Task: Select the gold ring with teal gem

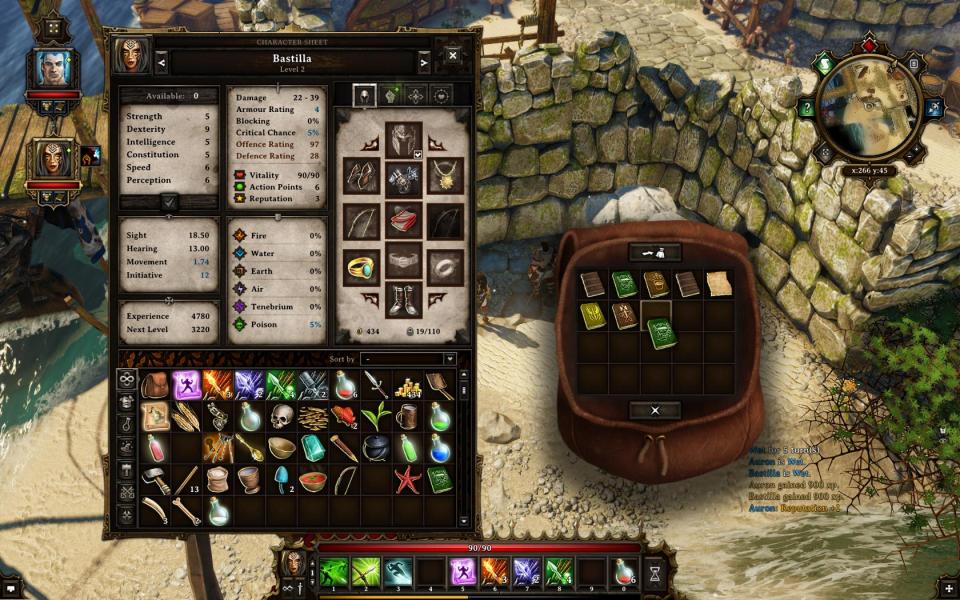Action: 361,265
